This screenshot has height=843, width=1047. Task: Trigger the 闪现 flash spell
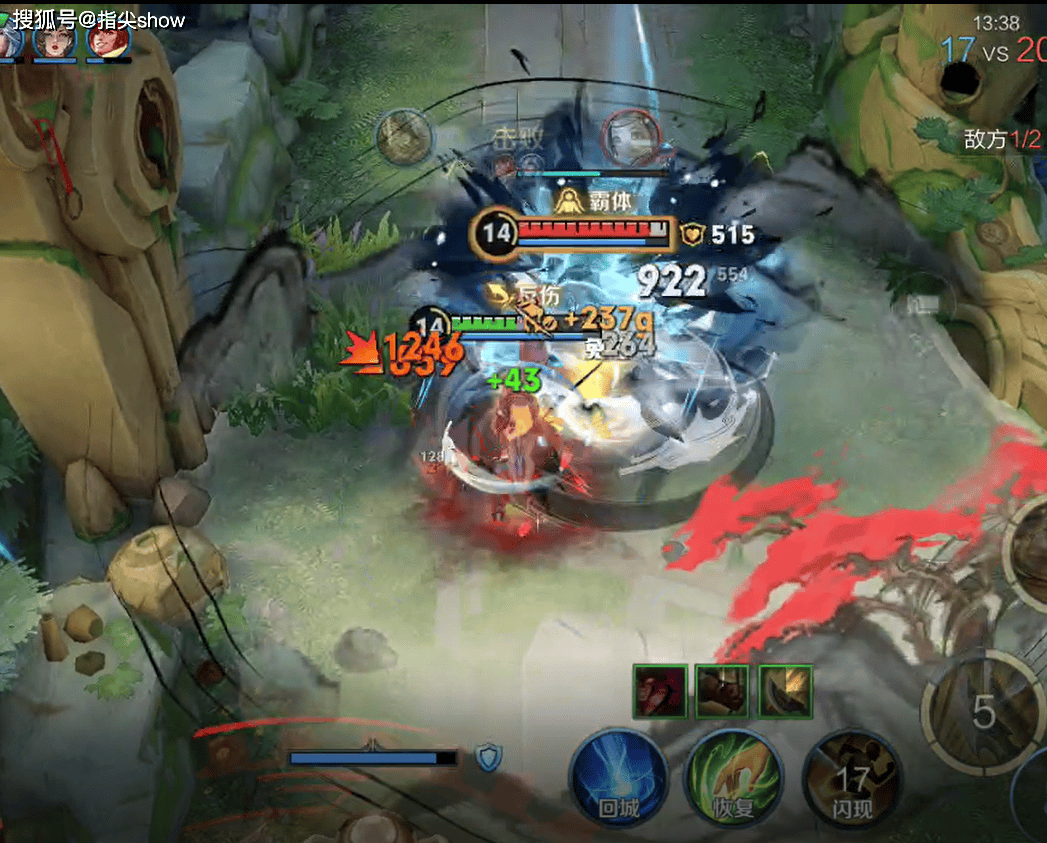click(852, 778)
